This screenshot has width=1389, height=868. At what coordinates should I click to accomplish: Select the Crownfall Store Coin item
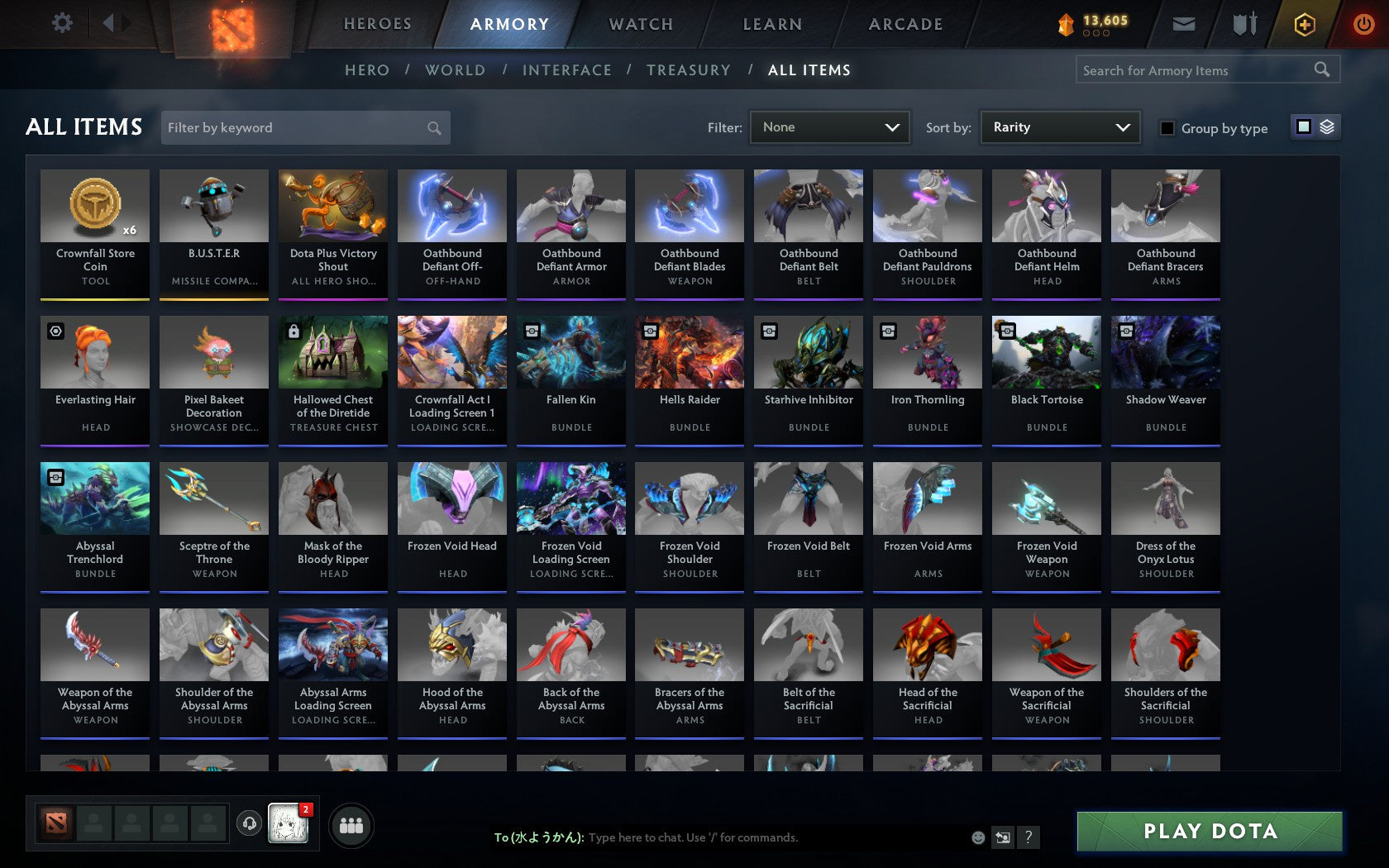click(94, 231)
